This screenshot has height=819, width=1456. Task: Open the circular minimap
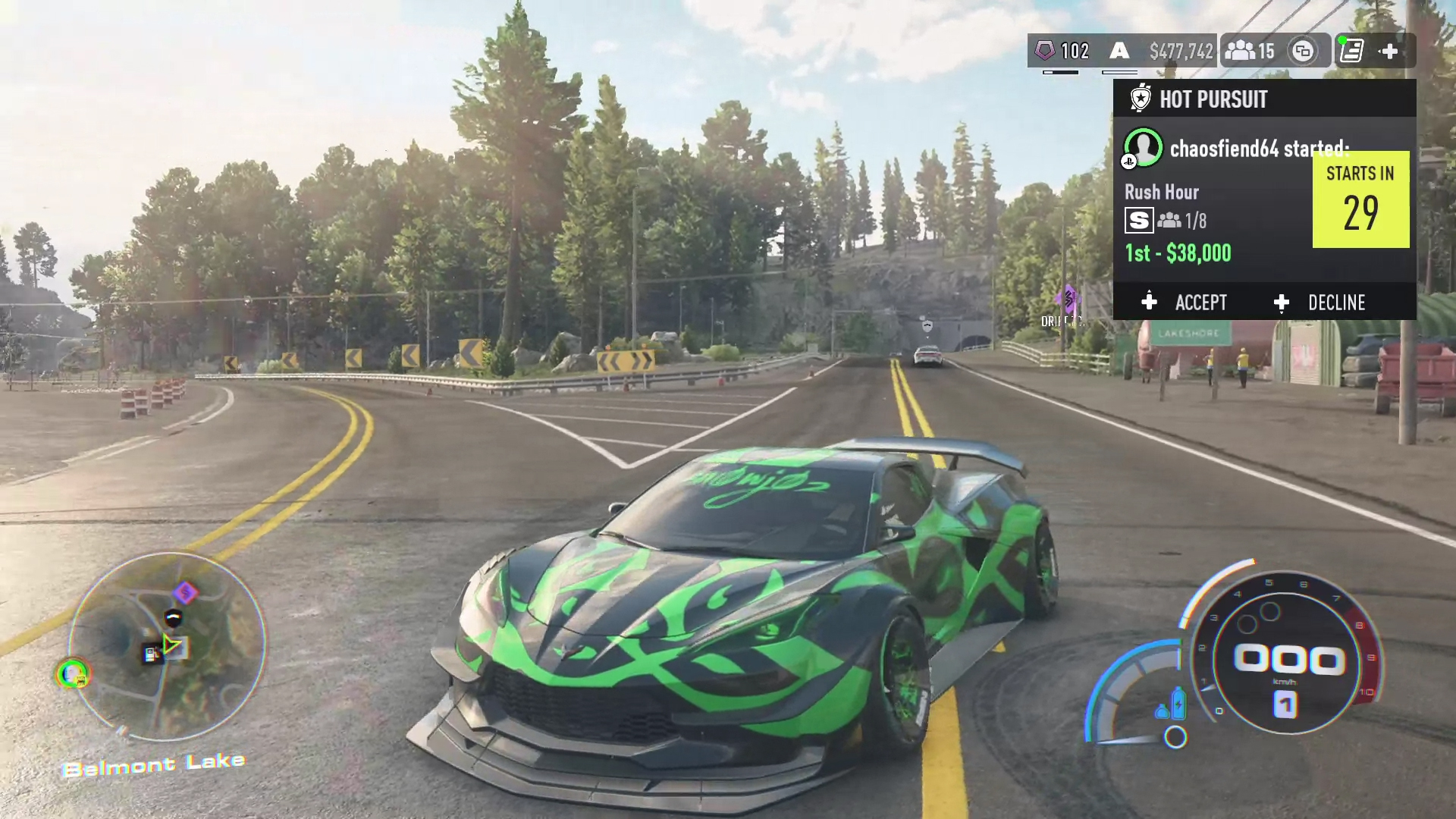point(168,645)
